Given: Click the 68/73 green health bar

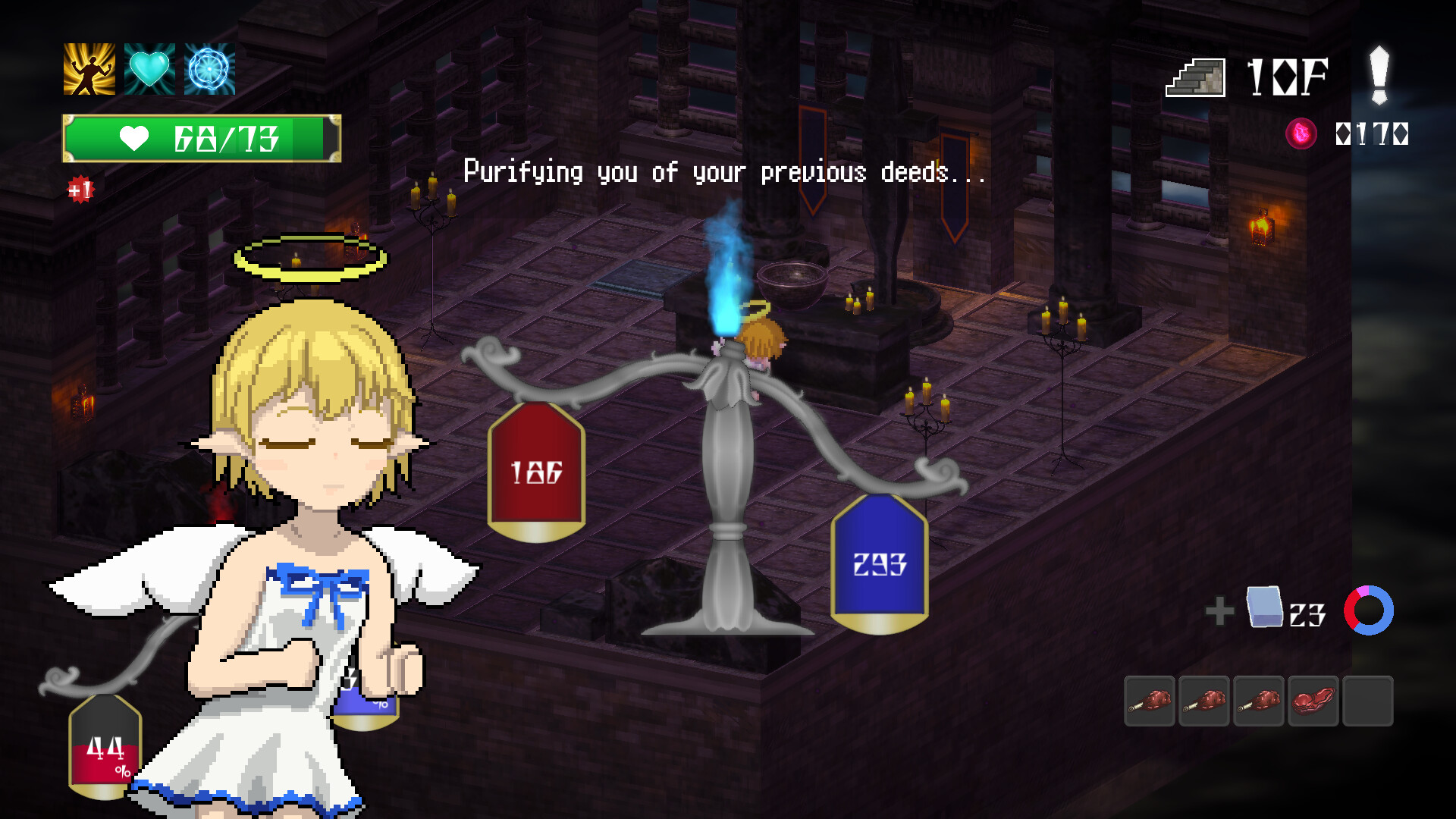Looking at the screenshot, I should click(201, 137).
